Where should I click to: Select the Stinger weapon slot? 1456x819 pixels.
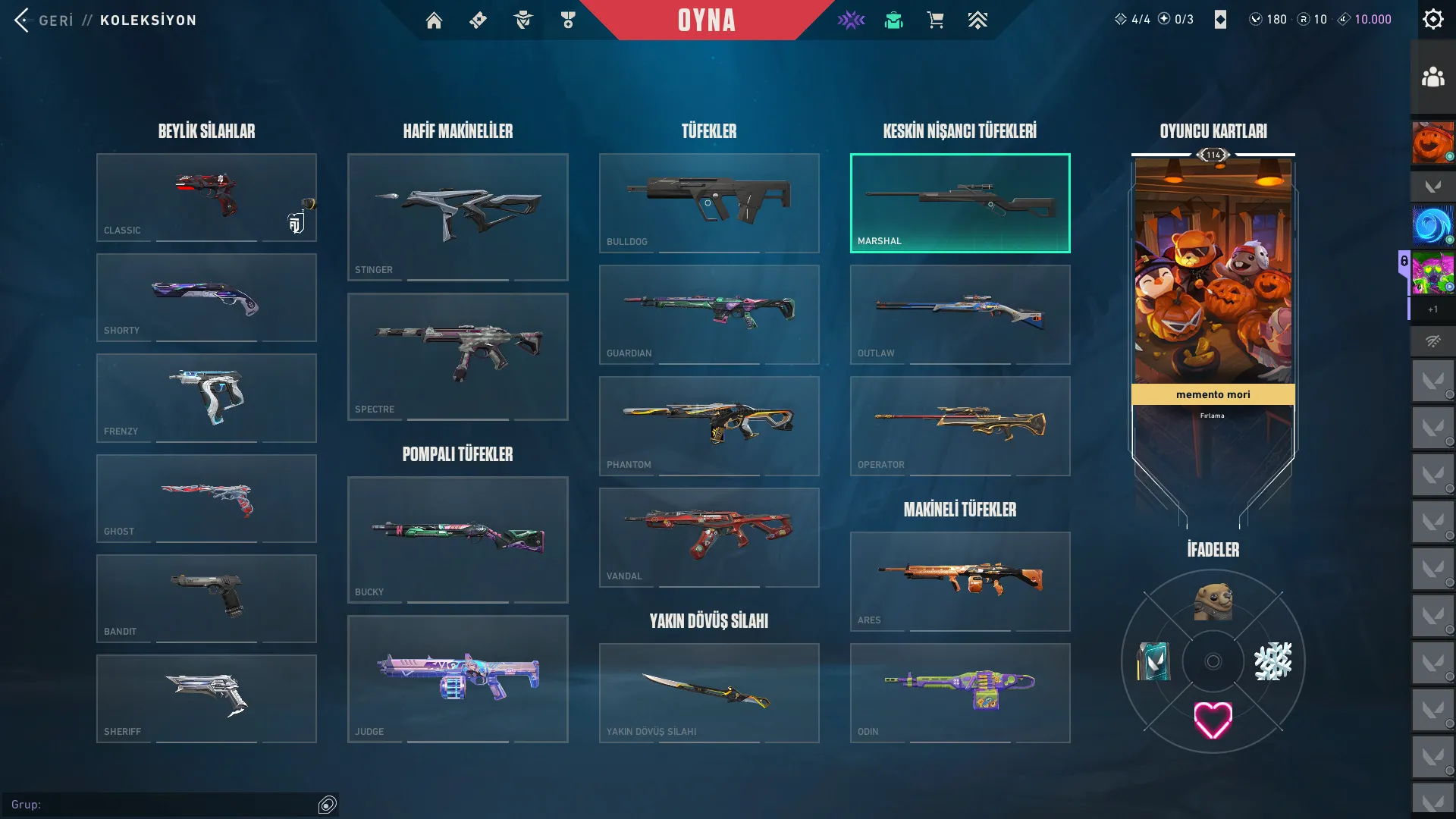(457, 217)
